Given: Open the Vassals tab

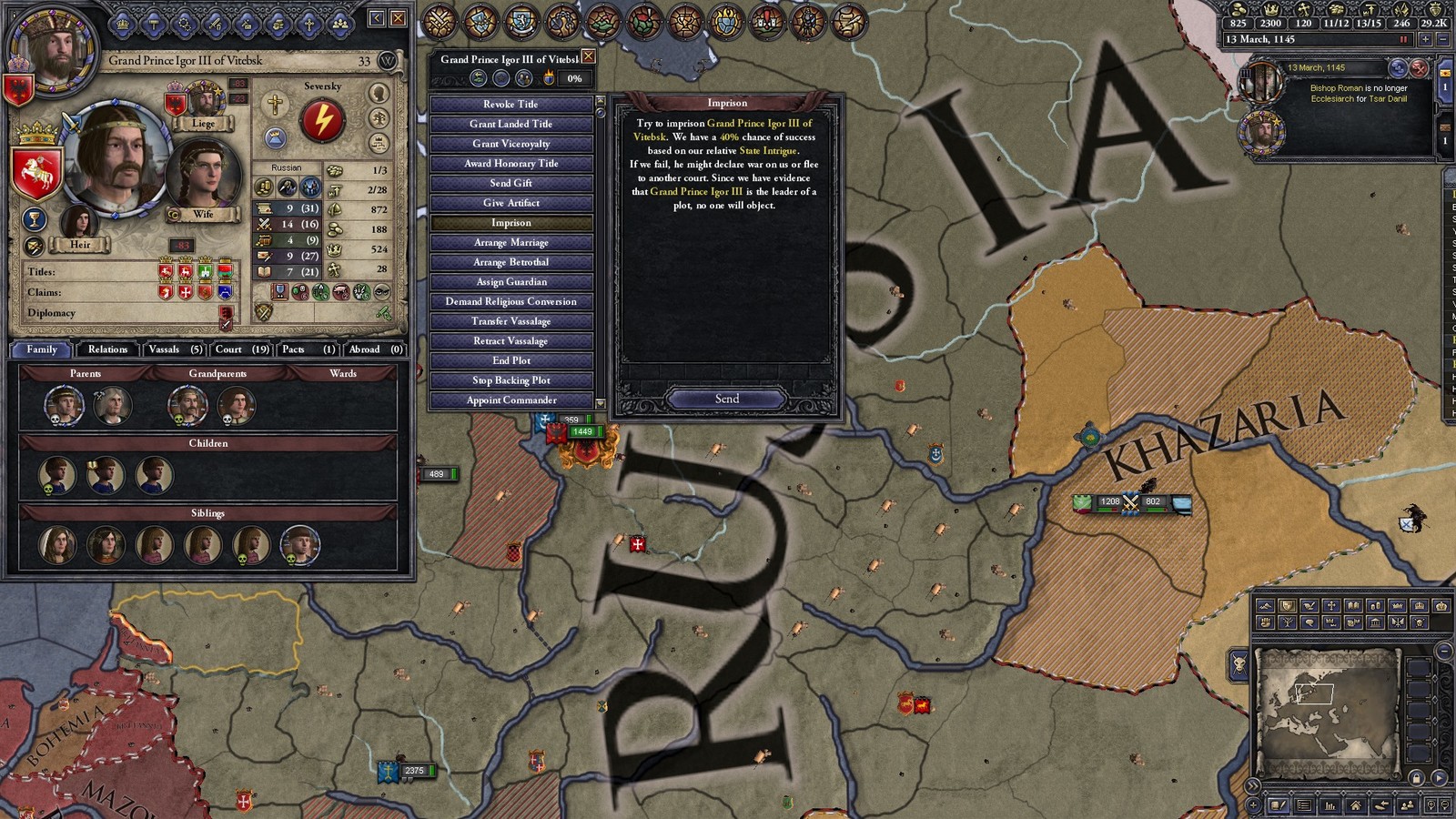Looking at the screenshot, I should point(175,349).
